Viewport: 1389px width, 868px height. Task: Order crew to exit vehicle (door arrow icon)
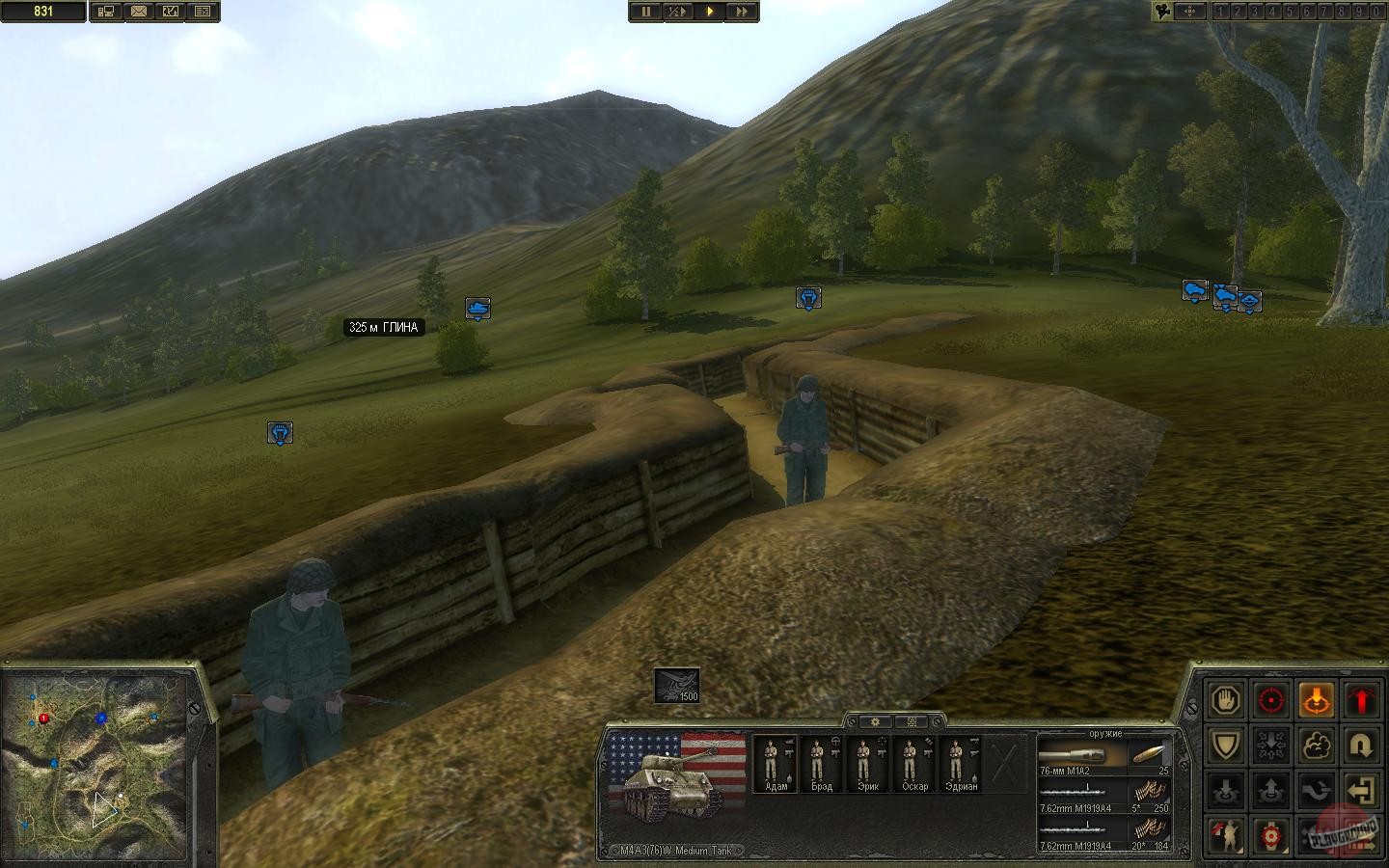pyautogui.click(x=1363, y=790)
